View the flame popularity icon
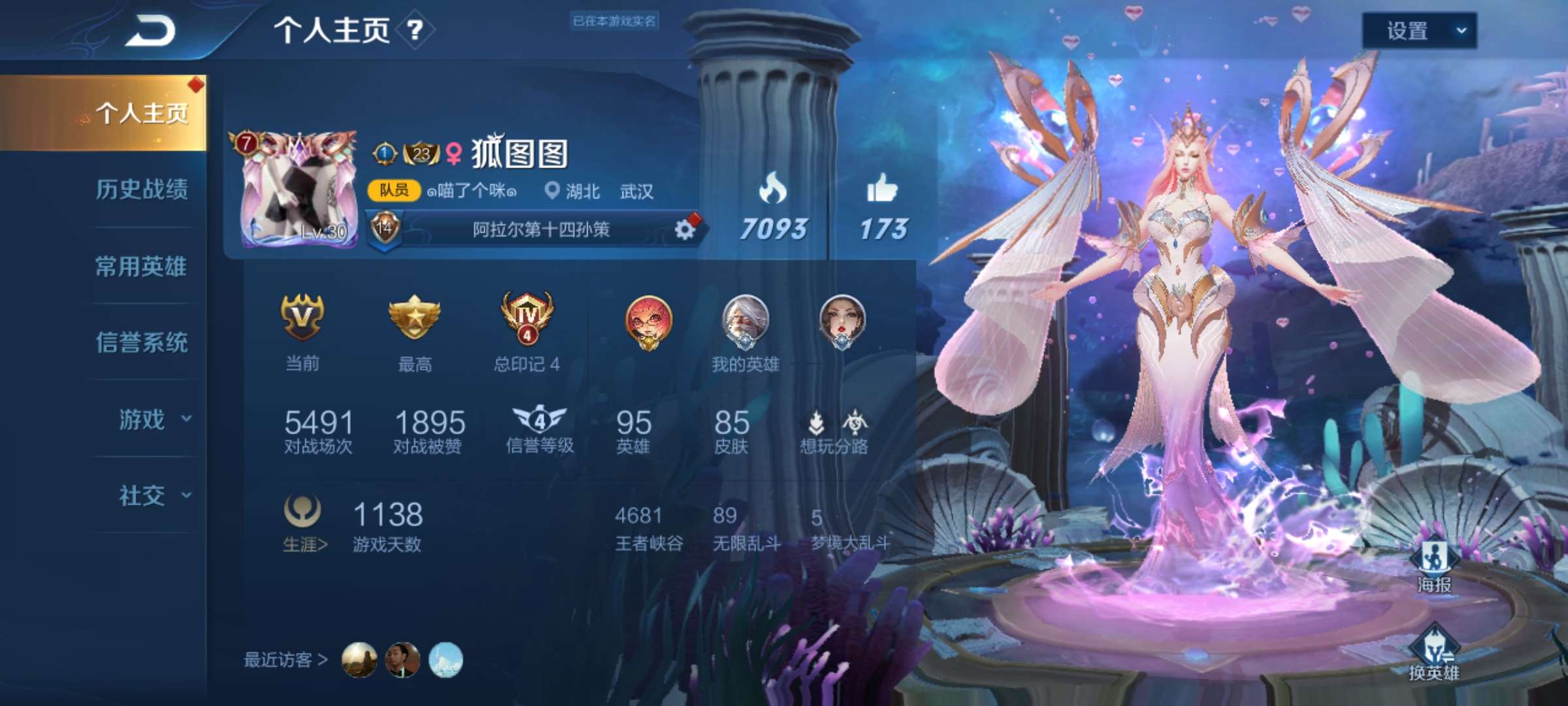 pos(772,190)
